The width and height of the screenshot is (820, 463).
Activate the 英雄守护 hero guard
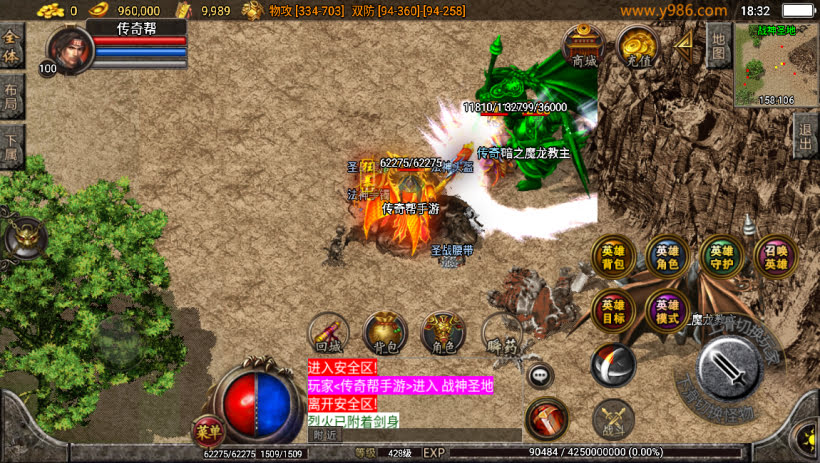pos(721,257)
